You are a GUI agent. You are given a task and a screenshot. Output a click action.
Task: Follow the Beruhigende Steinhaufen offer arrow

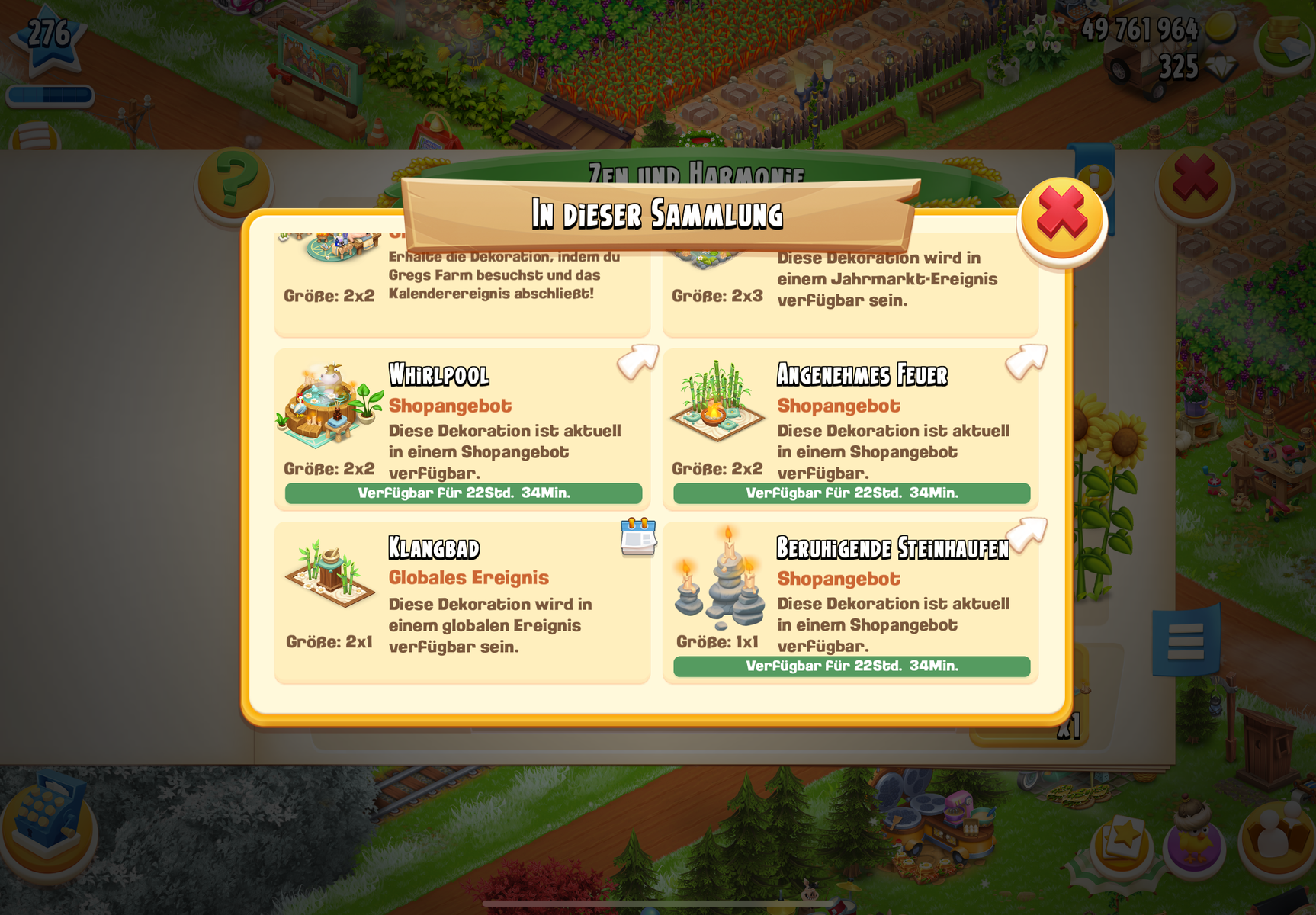point(1026,535)
